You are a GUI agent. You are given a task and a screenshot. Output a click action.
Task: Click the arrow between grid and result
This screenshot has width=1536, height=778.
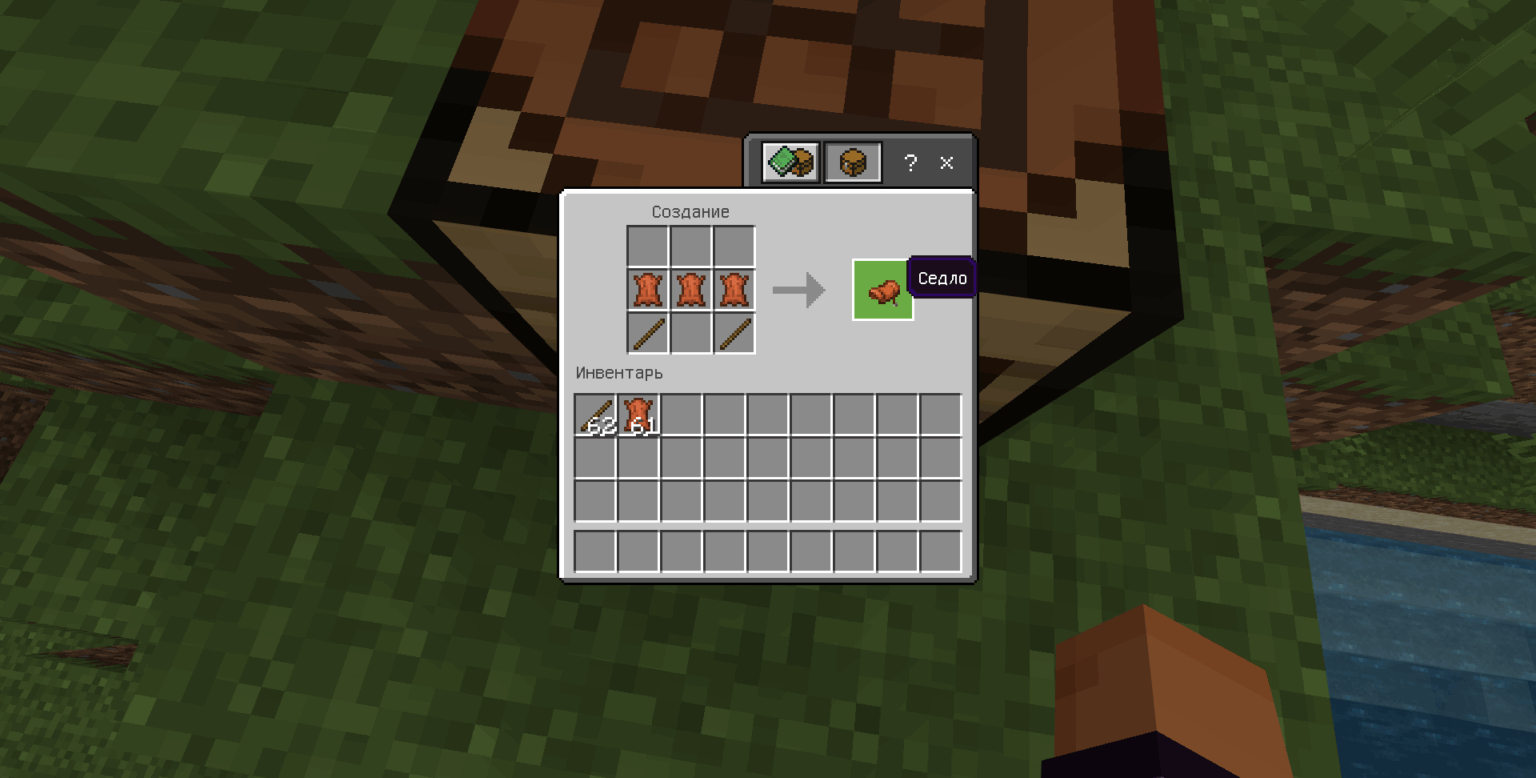(798, 290)
